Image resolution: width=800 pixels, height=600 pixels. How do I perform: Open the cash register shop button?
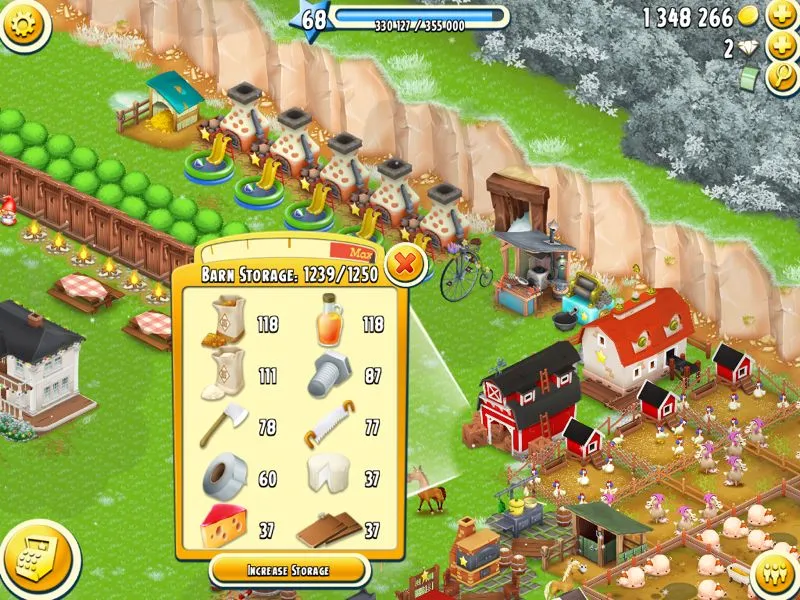tap(38, 561)
